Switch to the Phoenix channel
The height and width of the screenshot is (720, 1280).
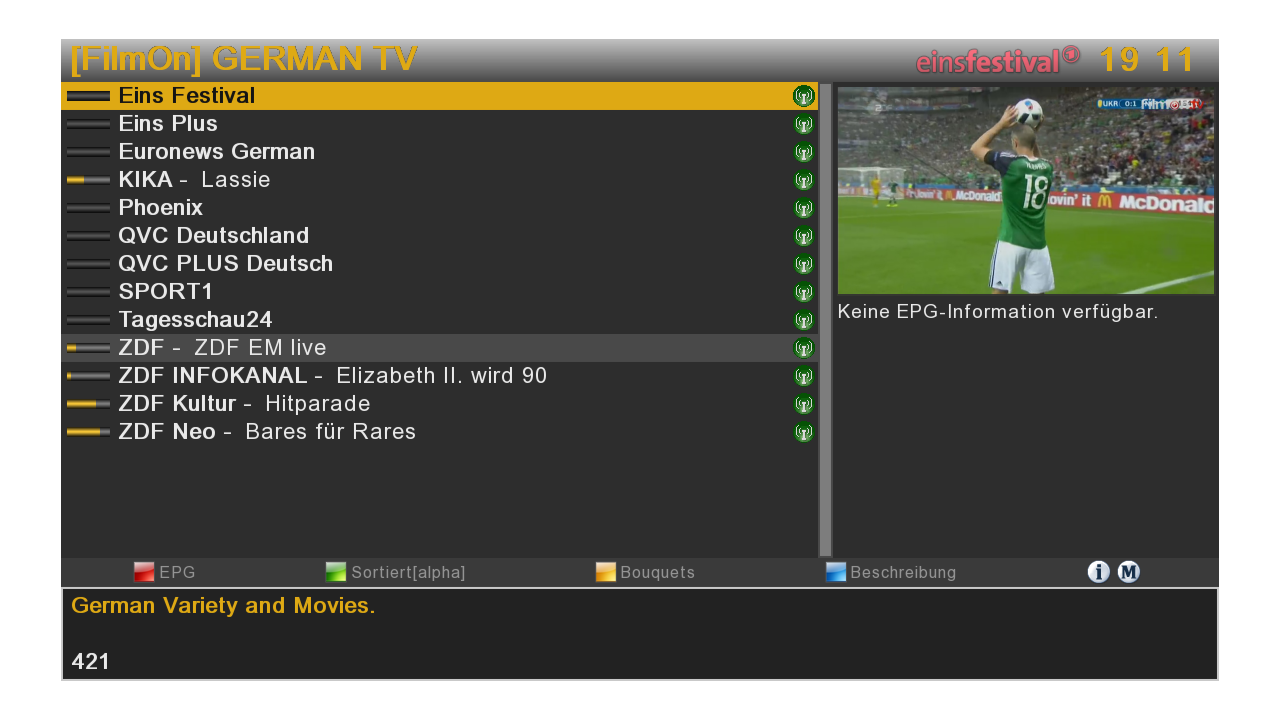160,208
